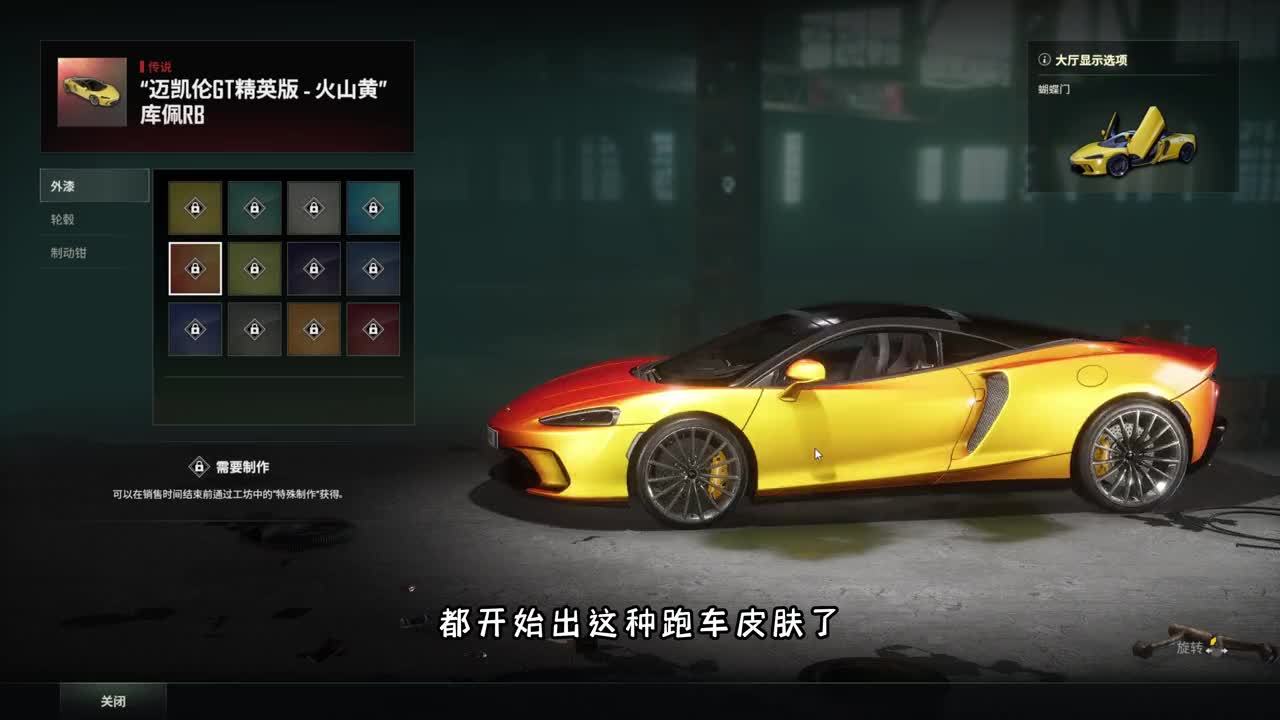Screen dimensions: 1280x720
Task: Open the 制动钳 (brake calipers) tab
Action: (70, 253)
